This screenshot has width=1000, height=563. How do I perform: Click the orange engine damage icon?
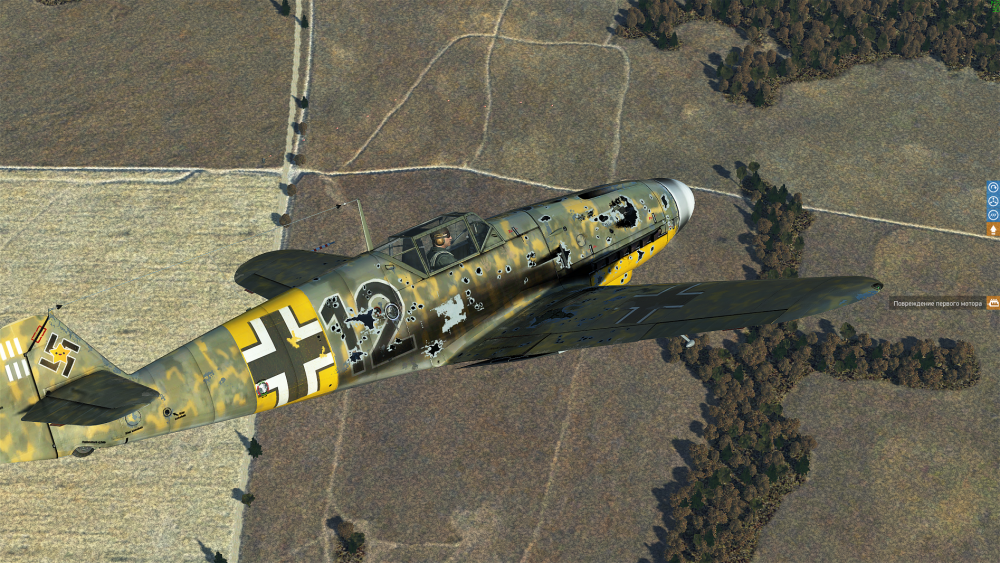tap(993, 302)
